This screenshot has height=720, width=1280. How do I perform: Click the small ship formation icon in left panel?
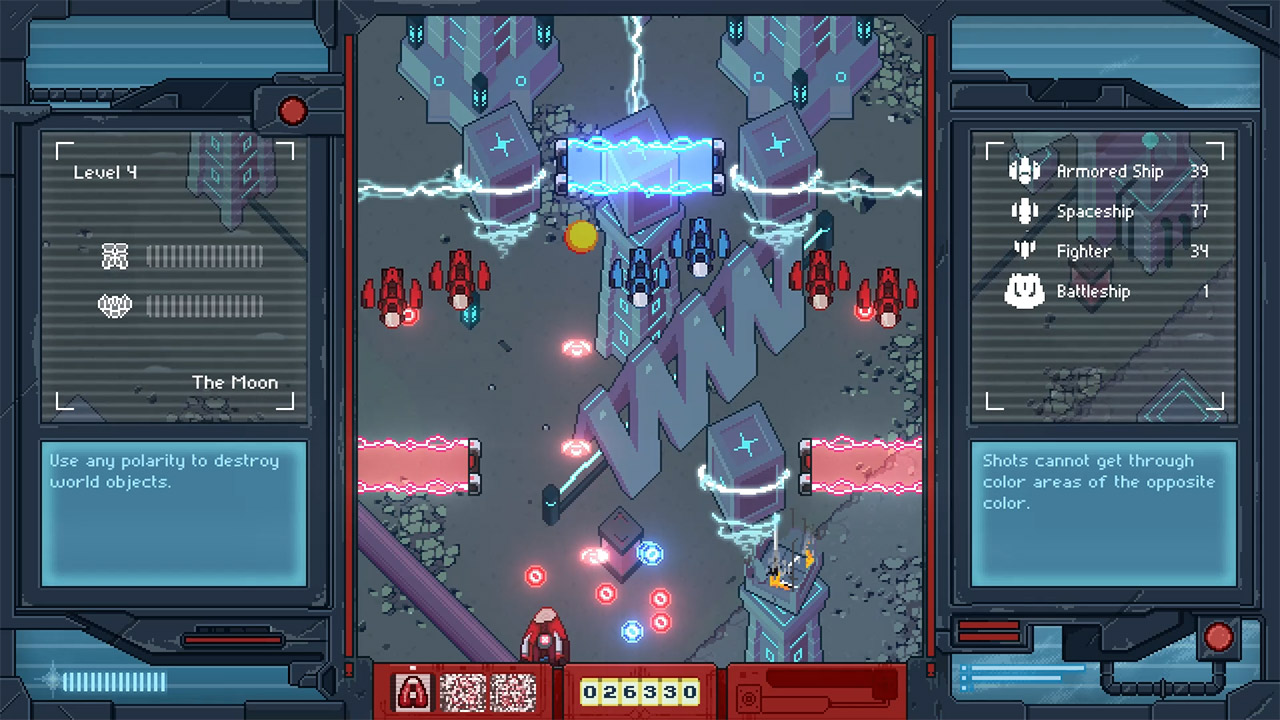[x=115, y=256]
